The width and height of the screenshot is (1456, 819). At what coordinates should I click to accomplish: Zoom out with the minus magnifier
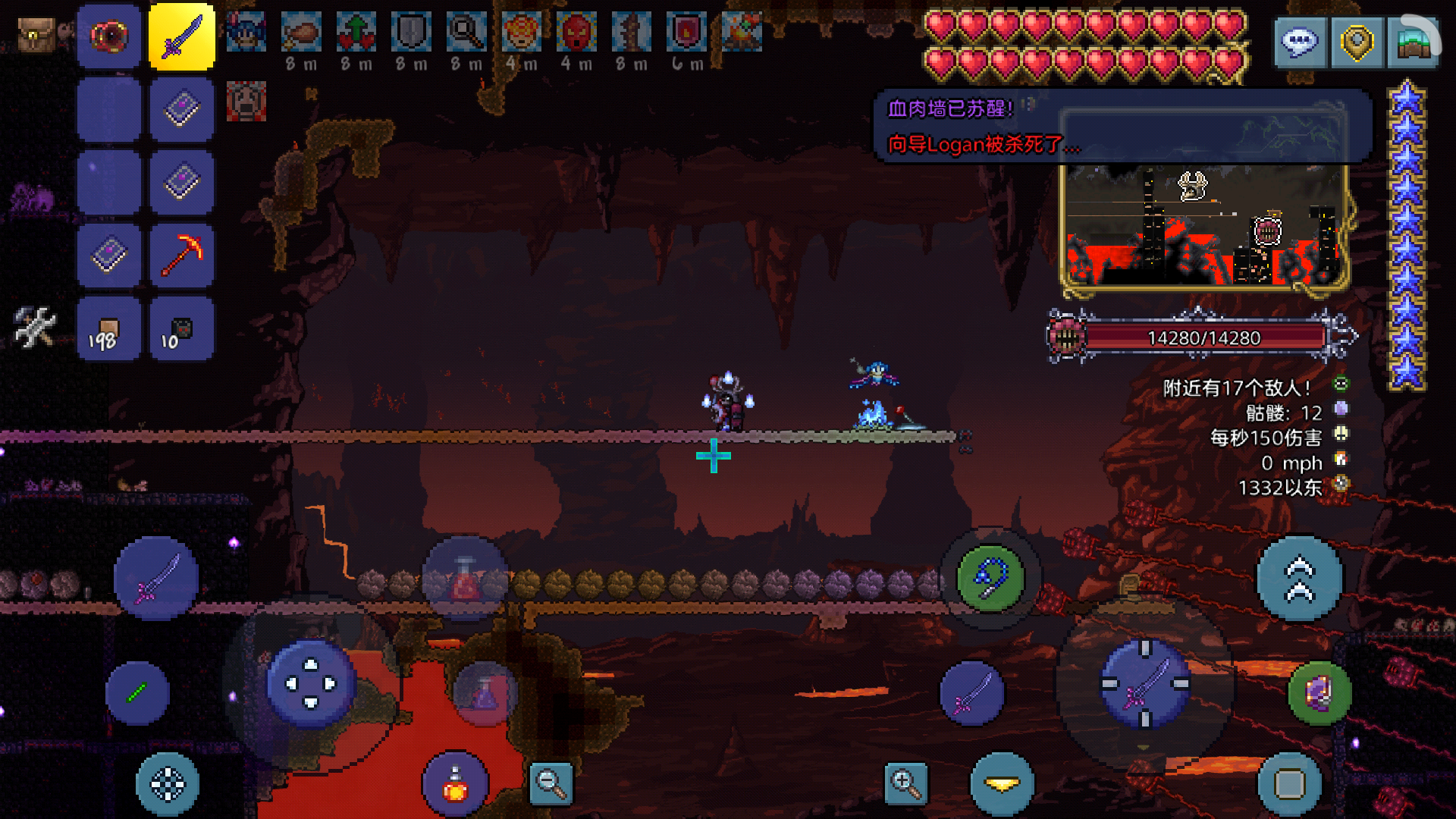pos(551,783)
